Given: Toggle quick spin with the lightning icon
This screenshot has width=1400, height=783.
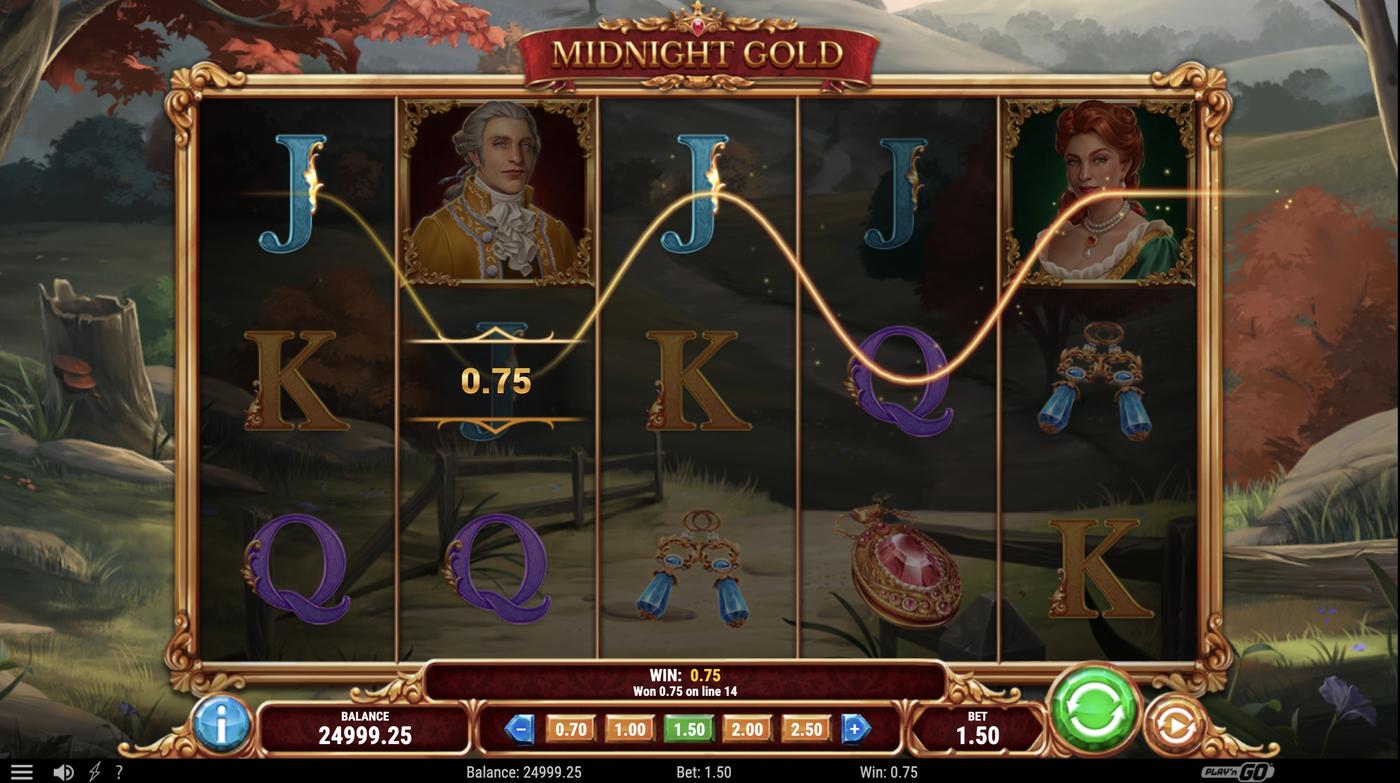Looking at the screenshot, I should pos(93,770).
